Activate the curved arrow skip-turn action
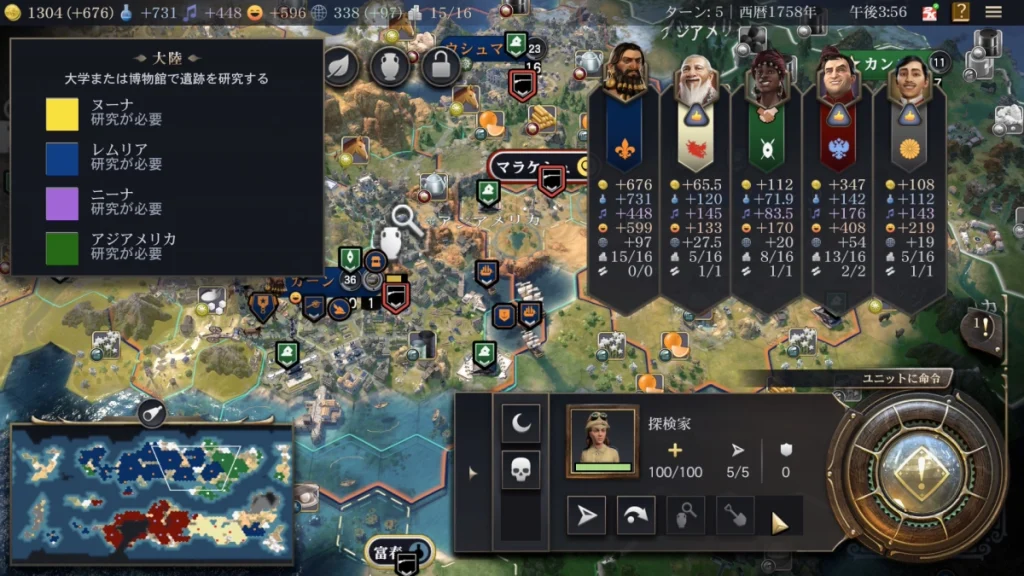1024x576 pixels. tap(636, 515)
